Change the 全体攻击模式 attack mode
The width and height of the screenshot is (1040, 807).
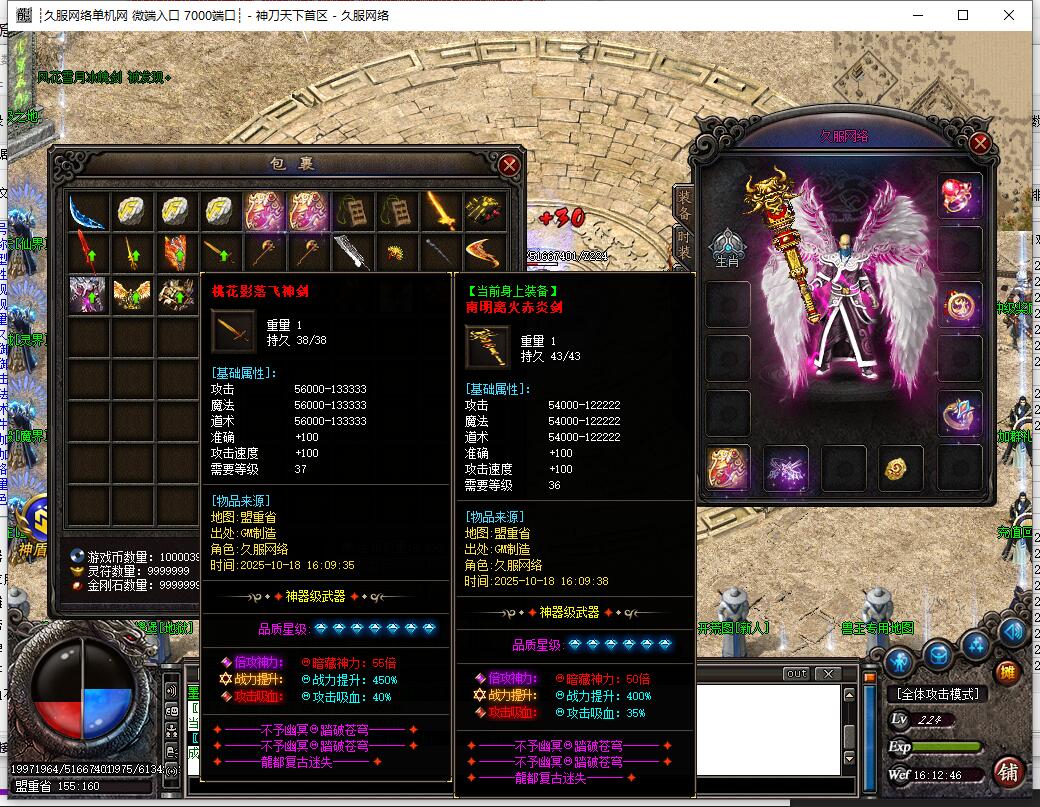click(x=937, y=694)
